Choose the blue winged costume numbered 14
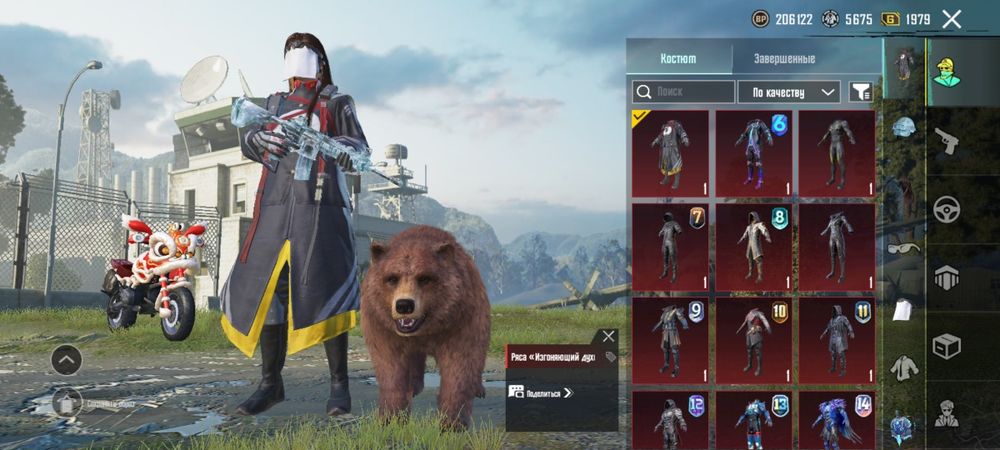The height and width of the screenshot is (450, 1000). [x=836, y=420]
